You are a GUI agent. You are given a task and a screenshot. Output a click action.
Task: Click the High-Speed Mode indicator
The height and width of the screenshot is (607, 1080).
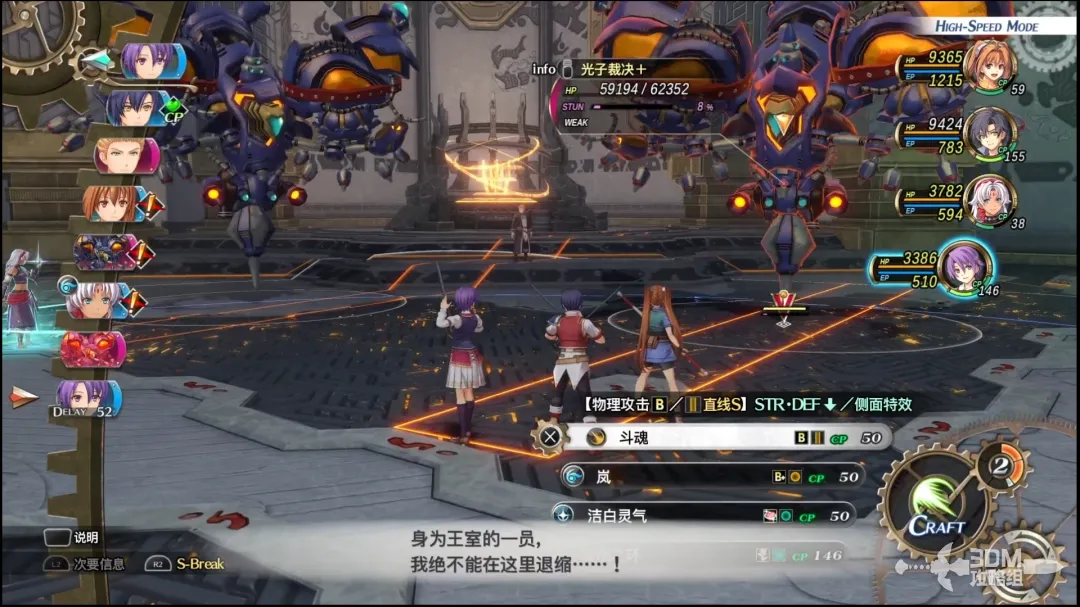pos(986,26)
